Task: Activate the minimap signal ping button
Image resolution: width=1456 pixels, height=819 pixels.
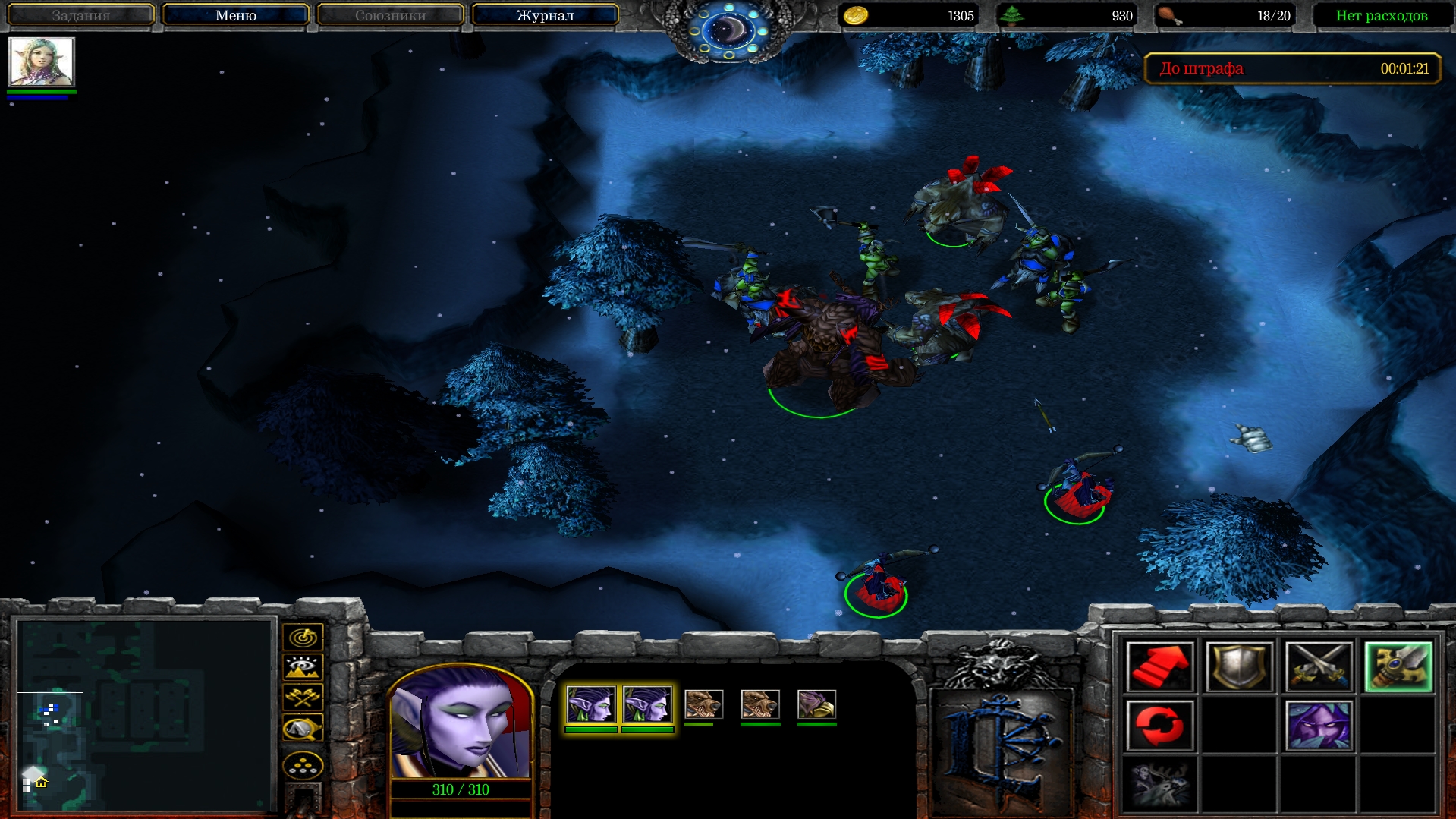Action: click(303, 637)
